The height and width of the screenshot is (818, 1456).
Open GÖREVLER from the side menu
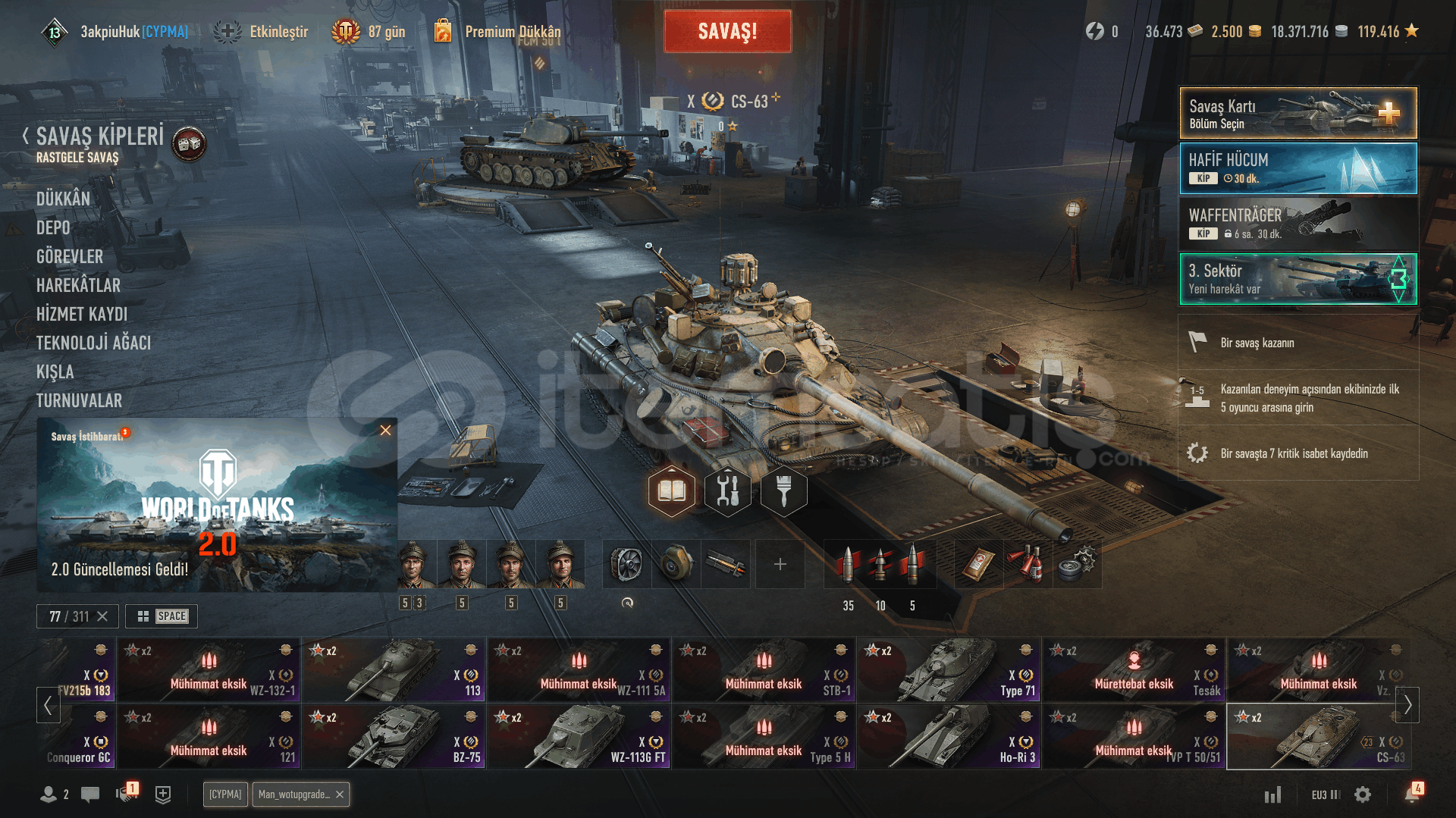[x=70, y=256]
